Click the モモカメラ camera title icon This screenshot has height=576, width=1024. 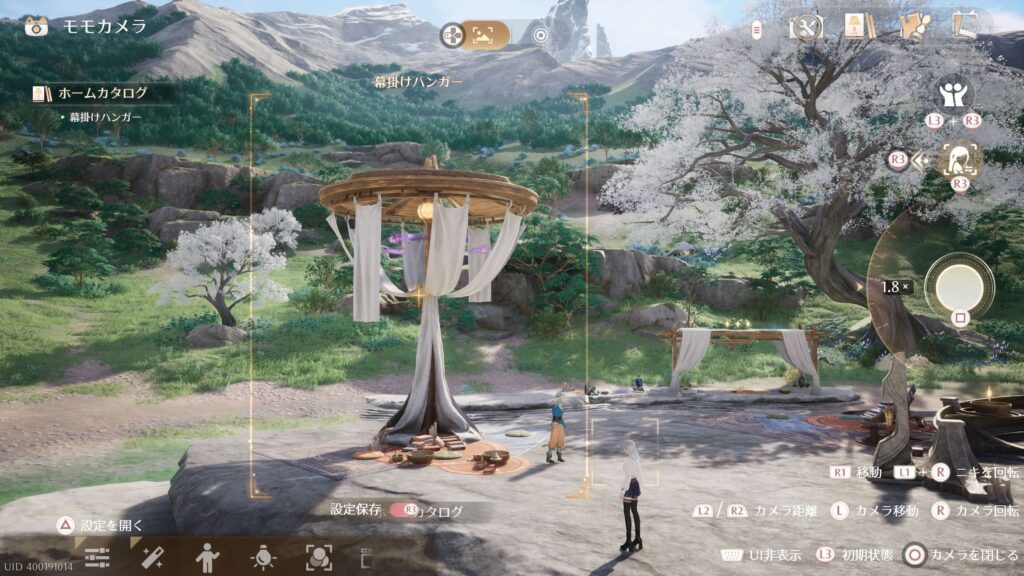pos(36,27)
